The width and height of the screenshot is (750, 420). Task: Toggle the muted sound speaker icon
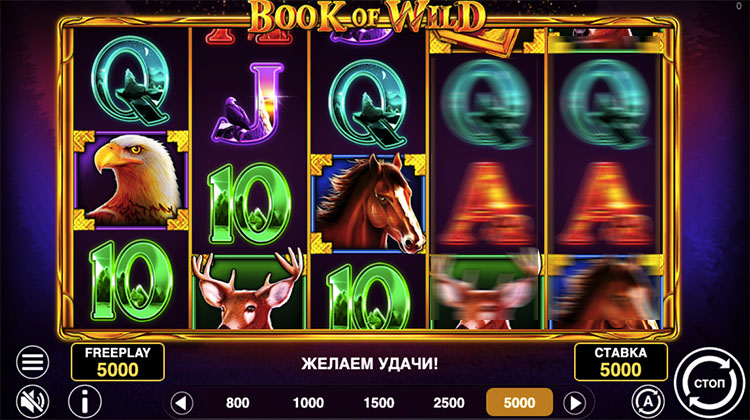[x=33, y=402]
